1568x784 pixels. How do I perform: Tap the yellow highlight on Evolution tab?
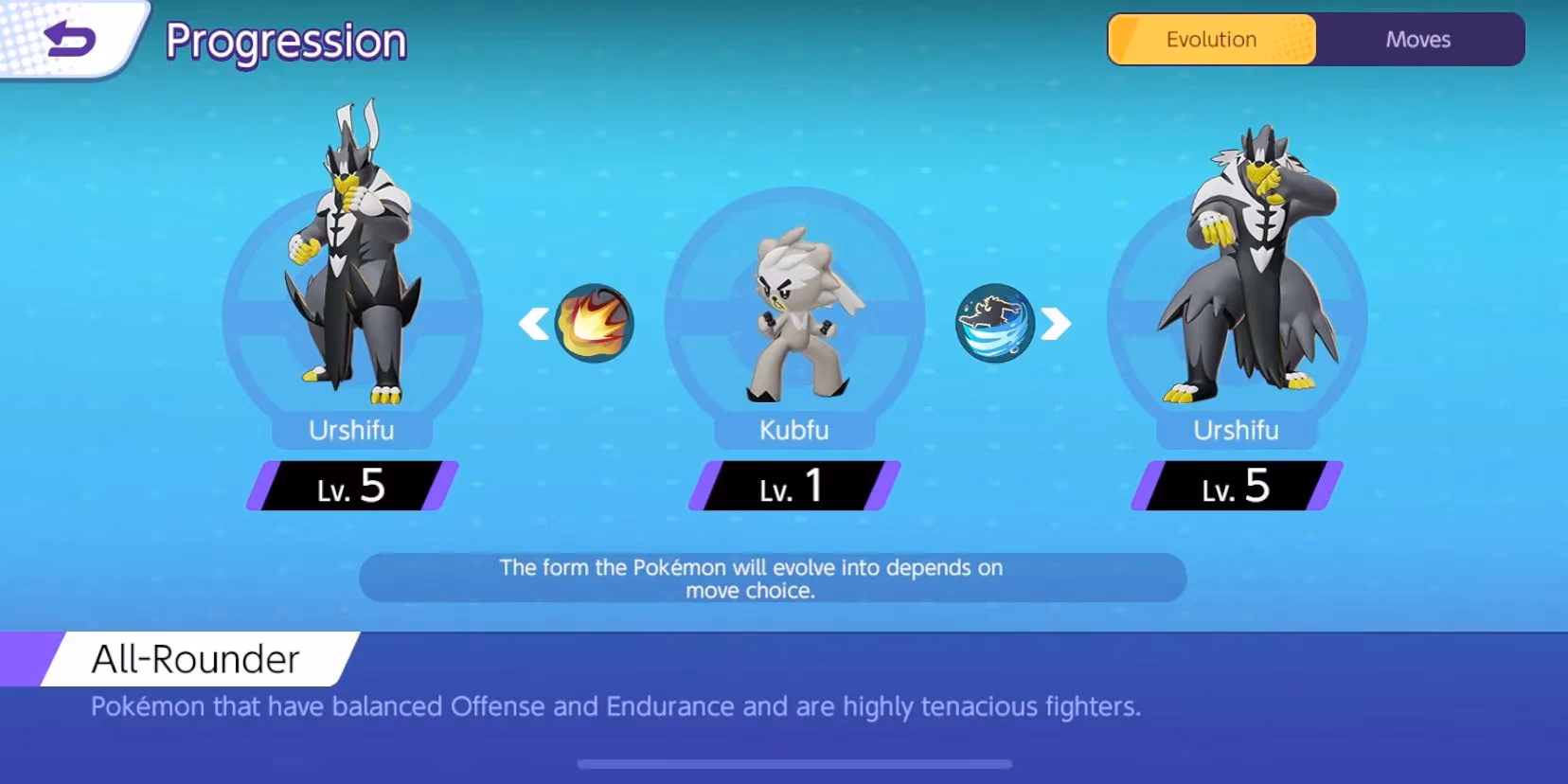(x=1214, y=39)
